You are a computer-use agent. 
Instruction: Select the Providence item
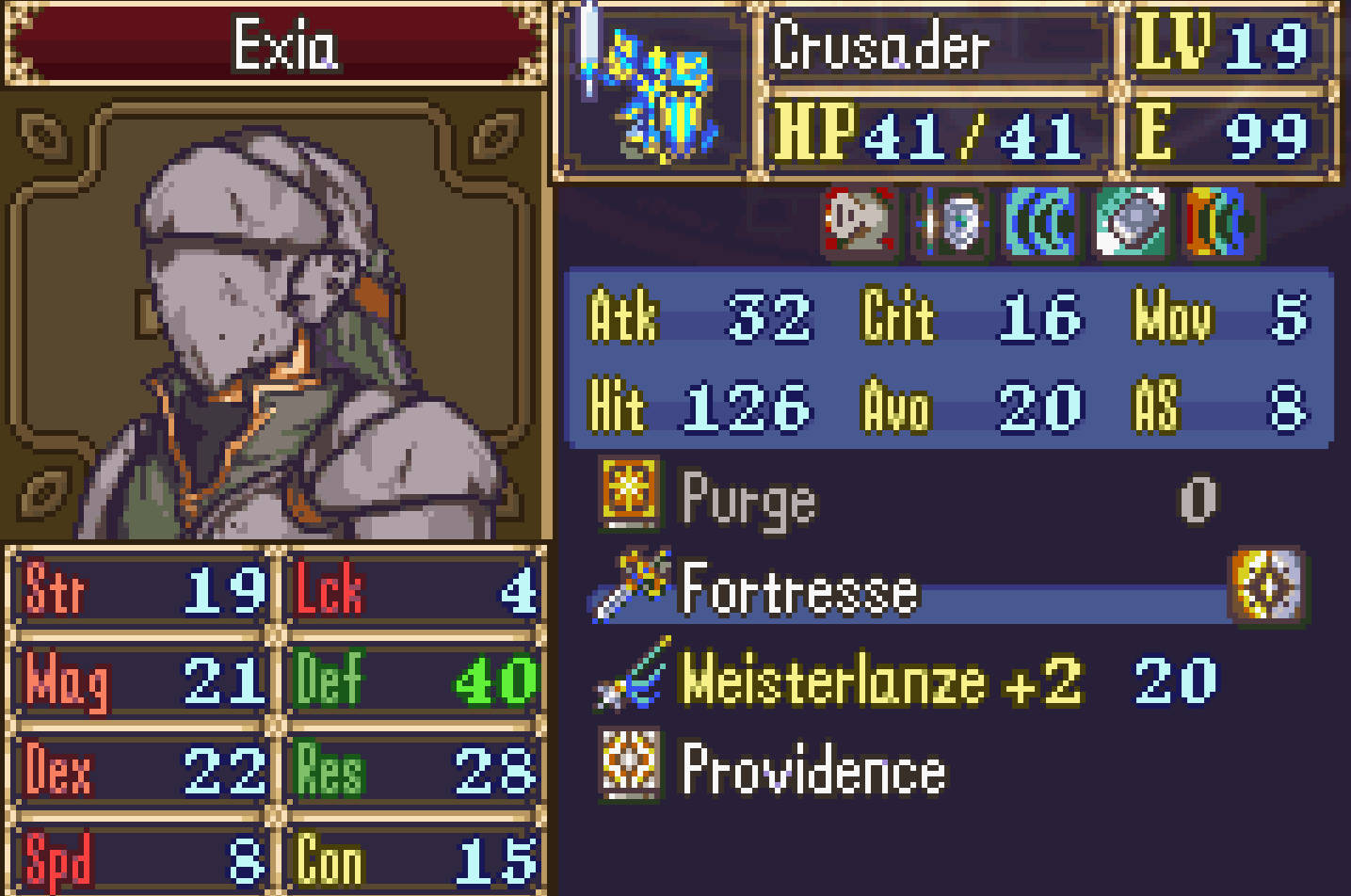(812, 770)
